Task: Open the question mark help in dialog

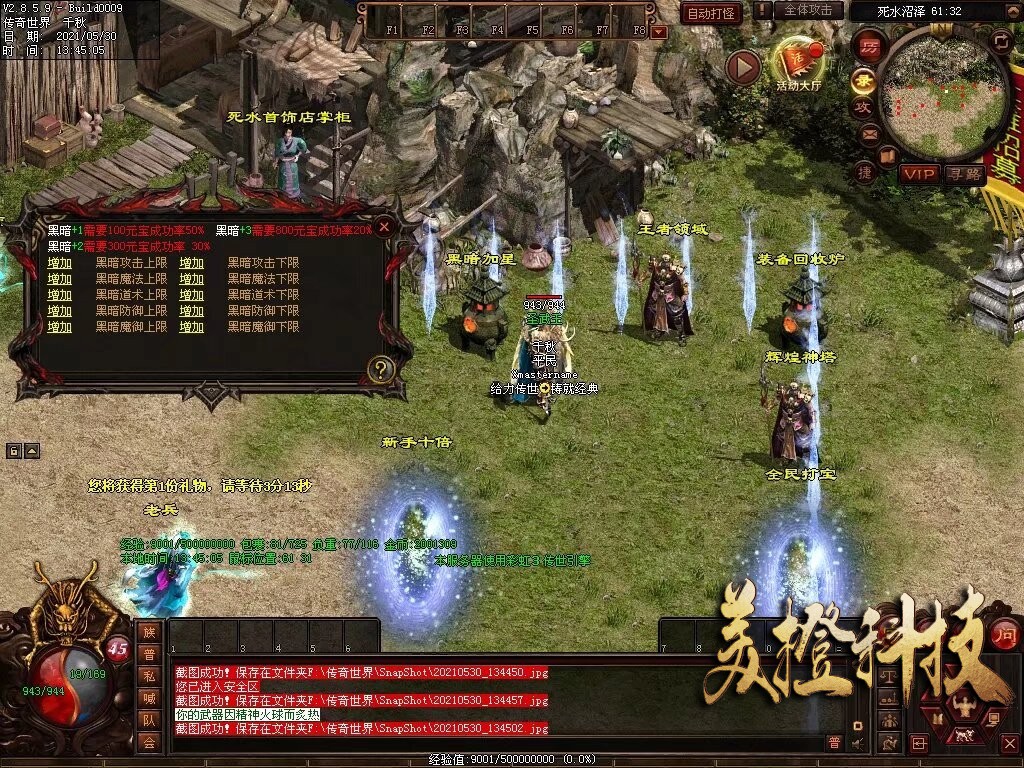Action: point(379,370)
